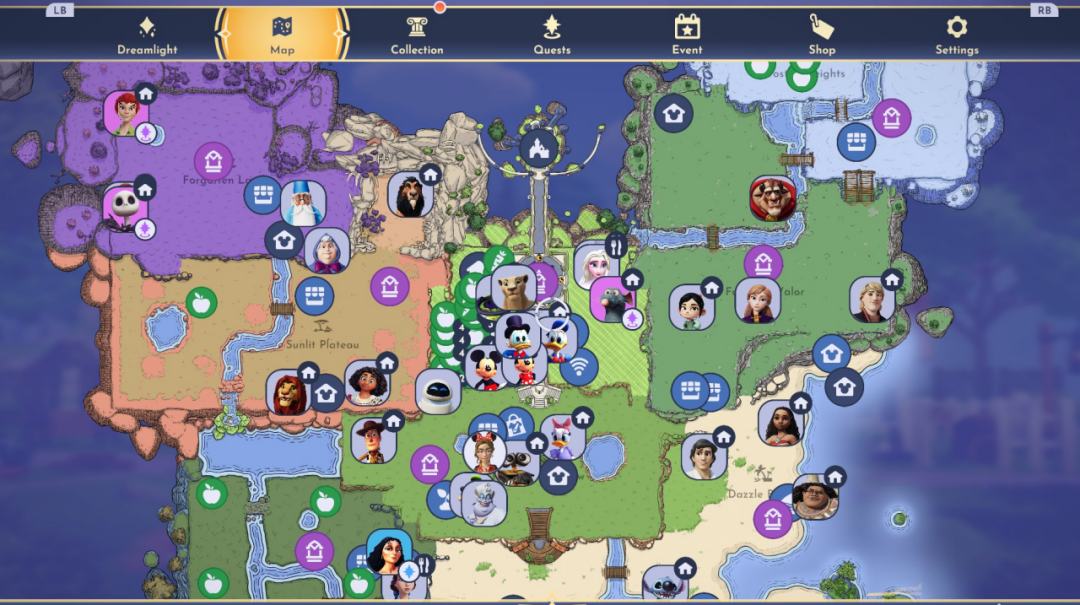Choose Simba's map portrait
1080x605 pixels.
pyautogui.click(x=289, y=393)
